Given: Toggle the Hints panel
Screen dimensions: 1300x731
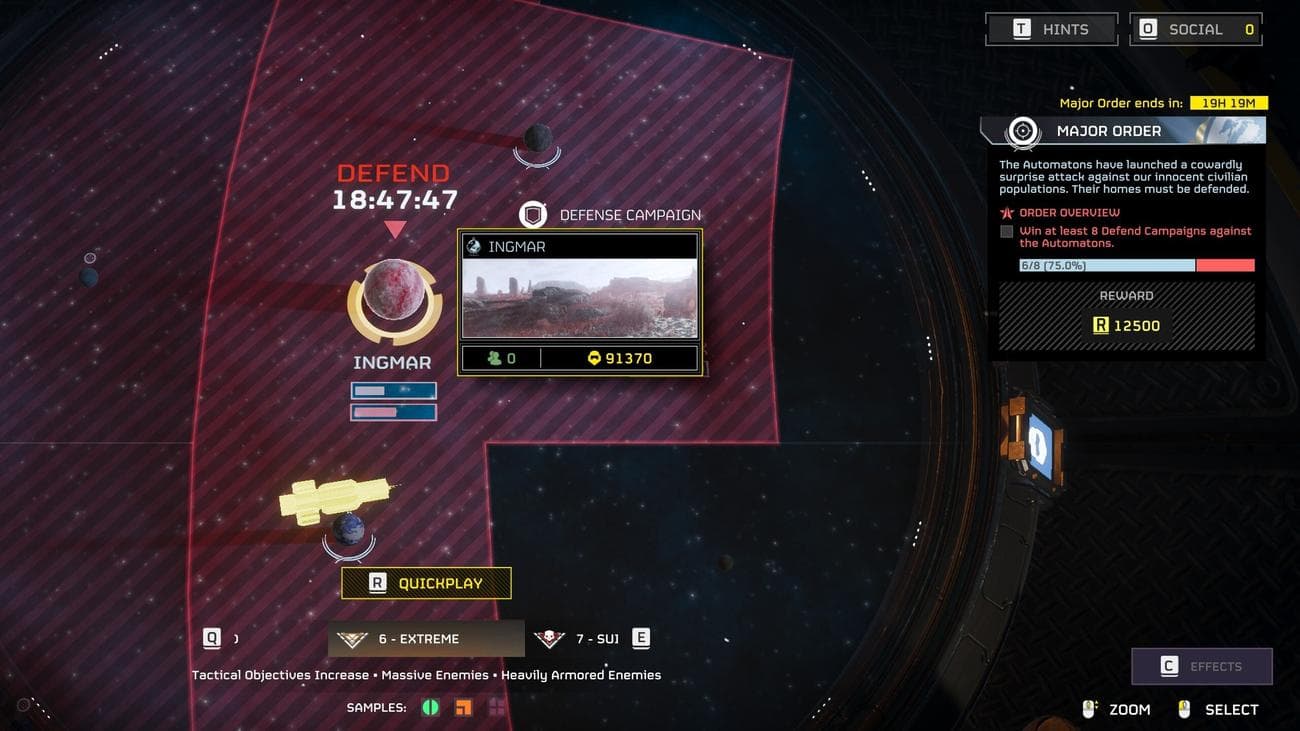Looking at the screenshot, I should tap(1051, 28).
